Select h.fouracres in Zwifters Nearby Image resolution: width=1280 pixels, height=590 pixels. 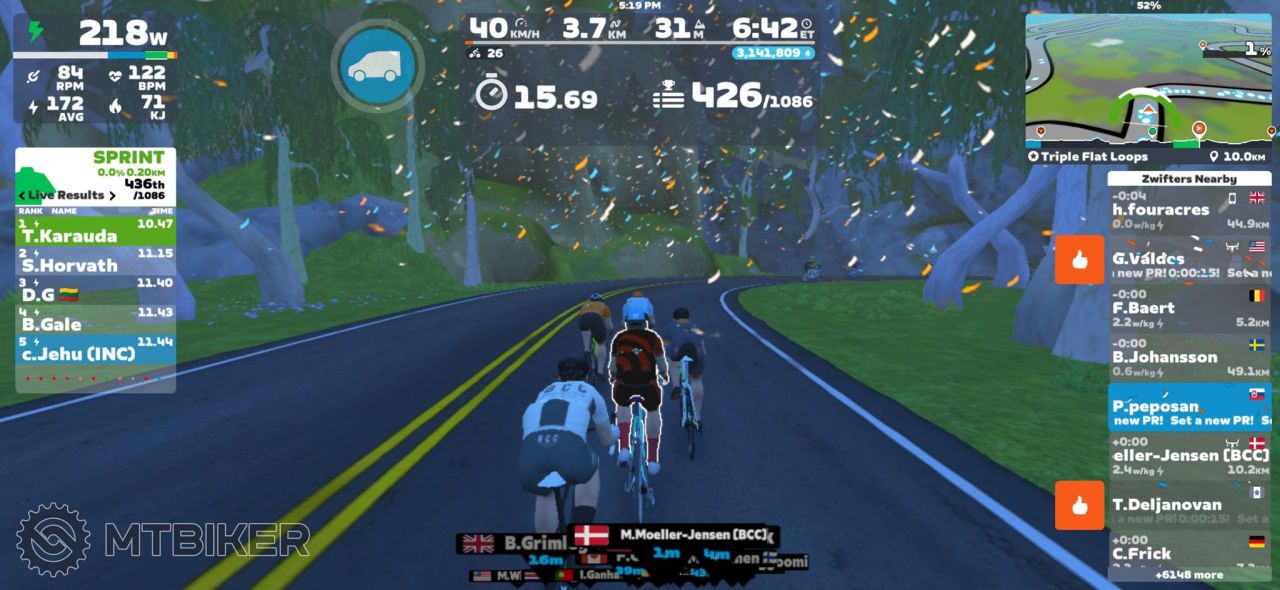tap(1188, 210)
